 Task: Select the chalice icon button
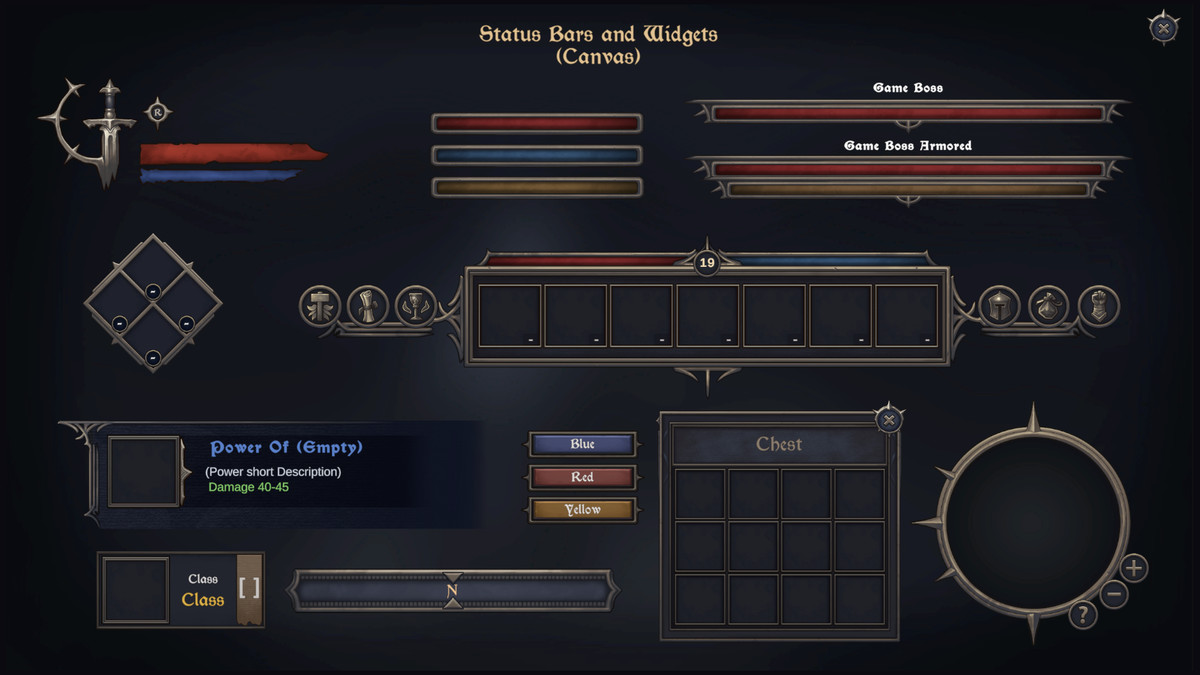pos(414,305)
